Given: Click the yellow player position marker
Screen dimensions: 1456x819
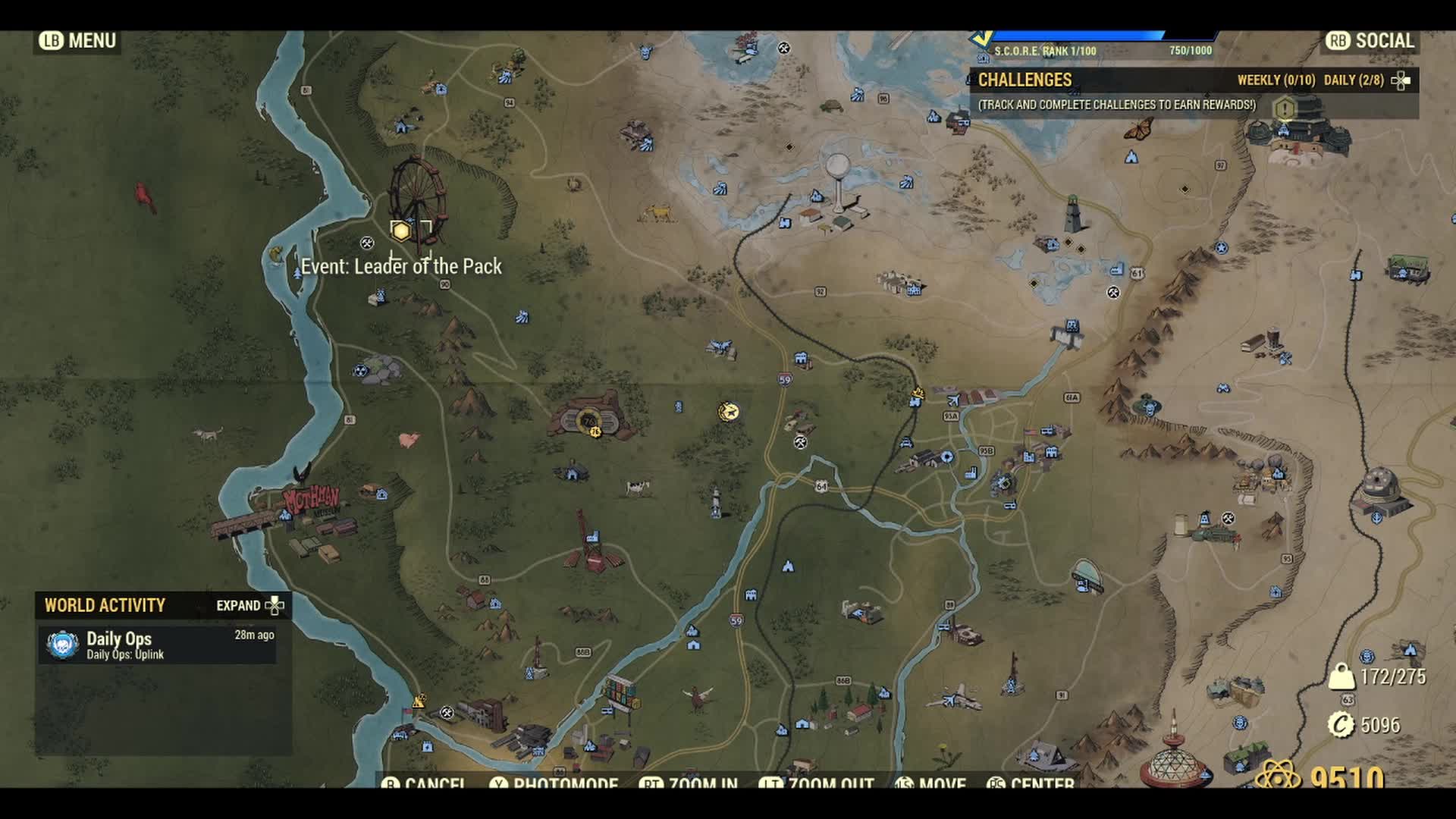Looking at the screenshot, I should pyautogui.click(x=729, y=411).
